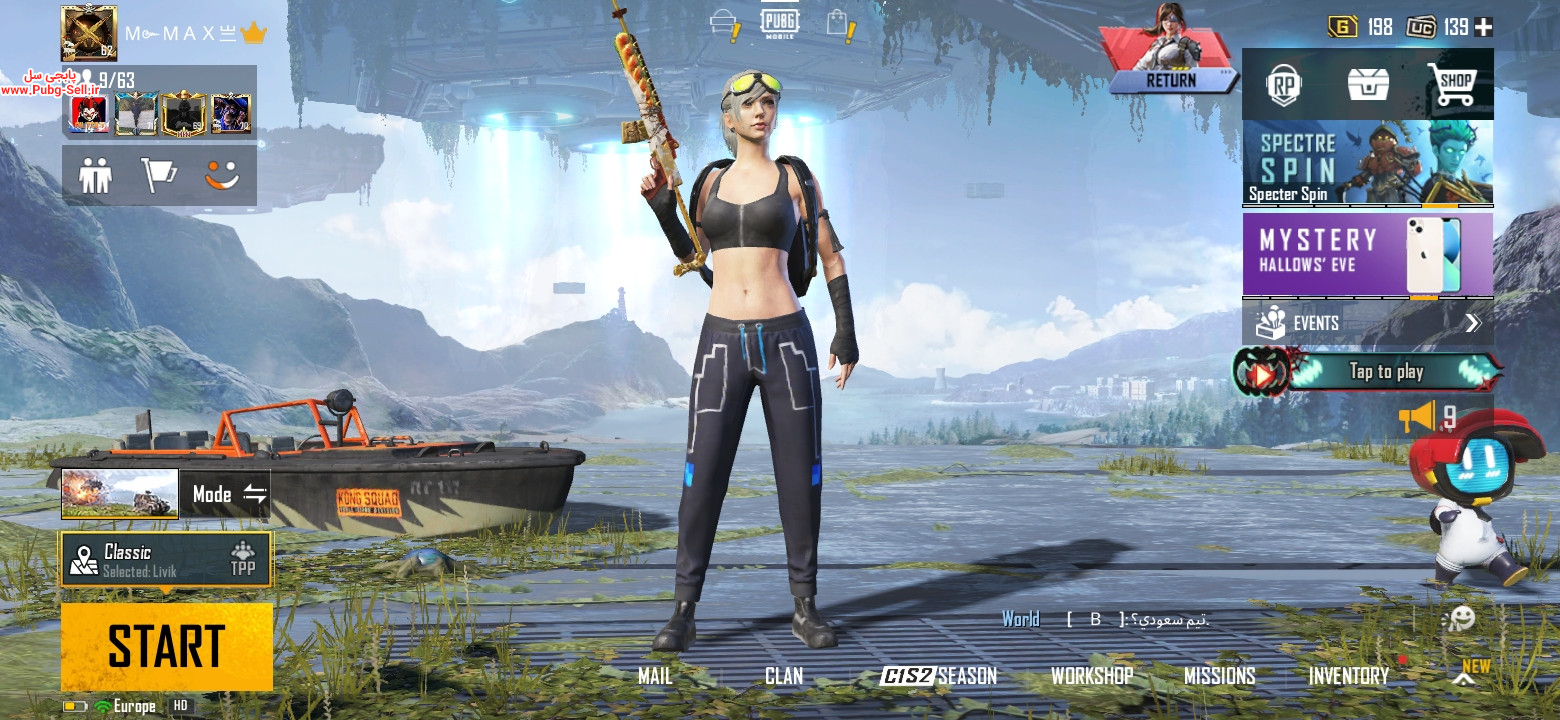Open the friends icon with two figures

96,176
